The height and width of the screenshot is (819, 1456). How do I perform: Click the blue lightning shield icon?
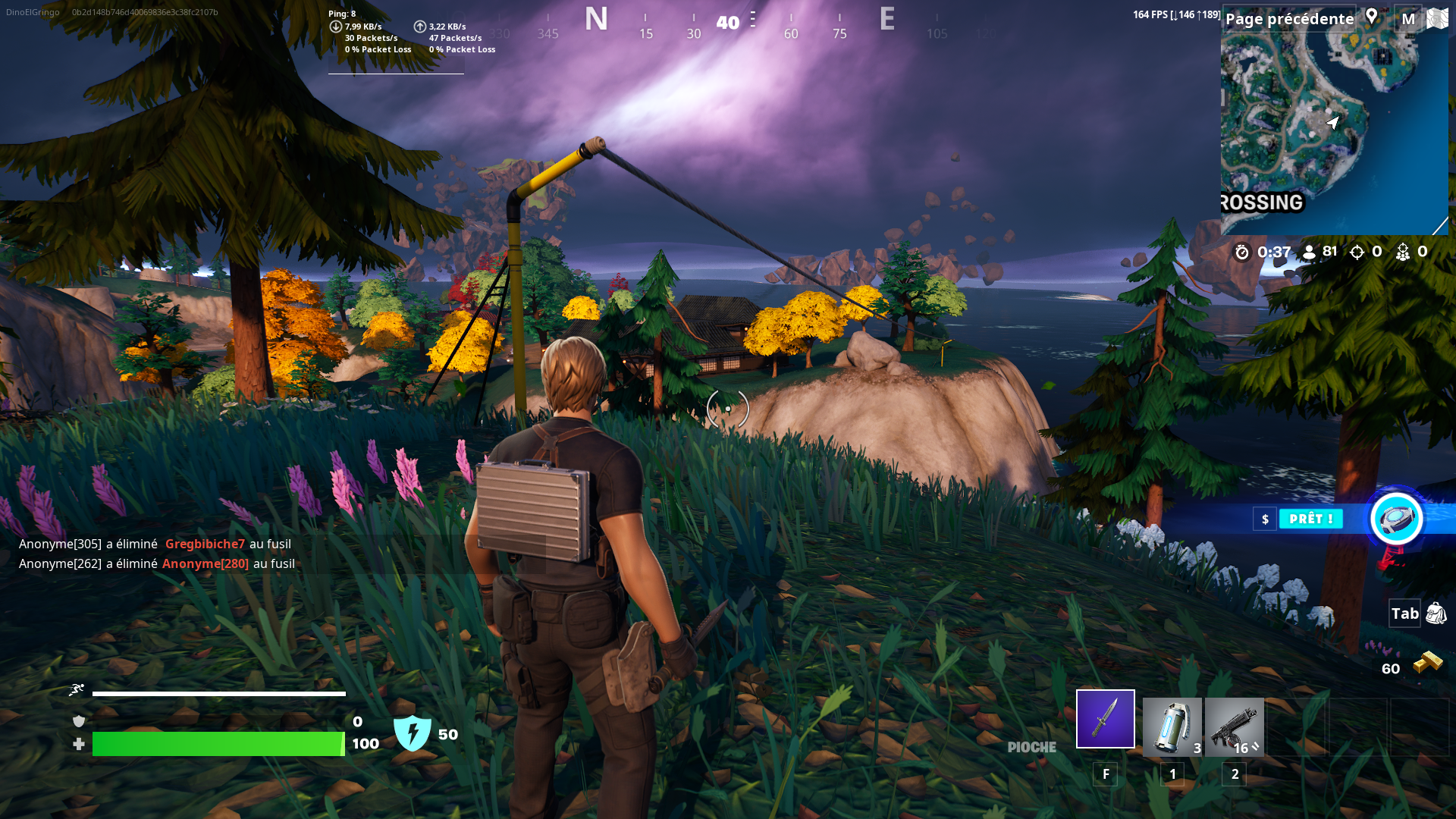click(413, 733)
